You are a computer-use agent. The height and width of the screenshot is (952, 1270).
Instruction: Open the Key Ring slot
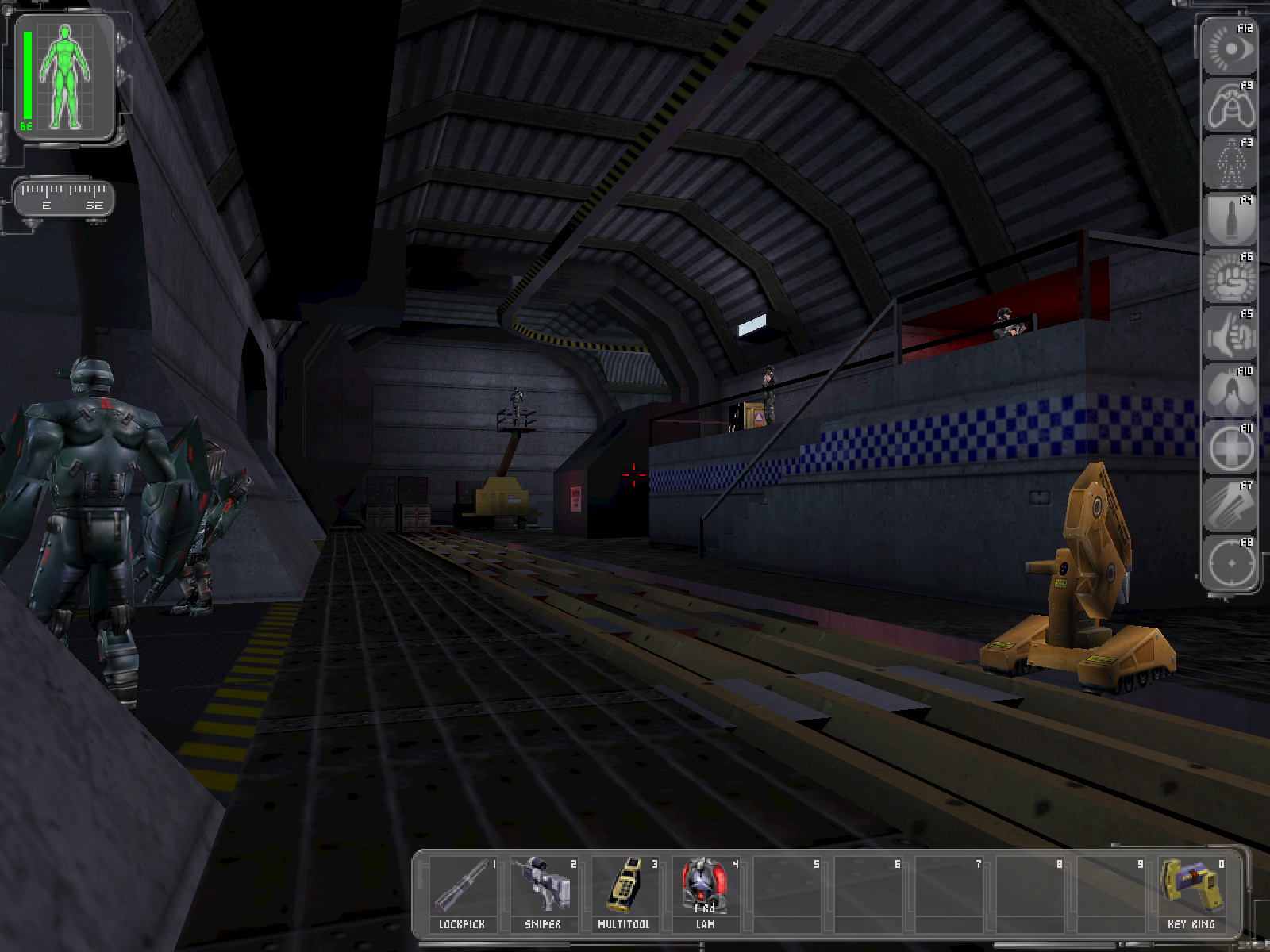point(1191,892)
